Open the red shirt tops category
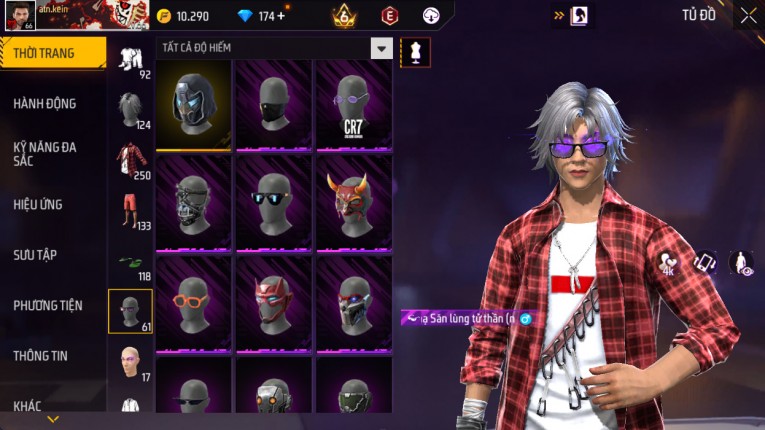Screen dimensions: 765x430 pyautogui.click(x=130, y=160)
